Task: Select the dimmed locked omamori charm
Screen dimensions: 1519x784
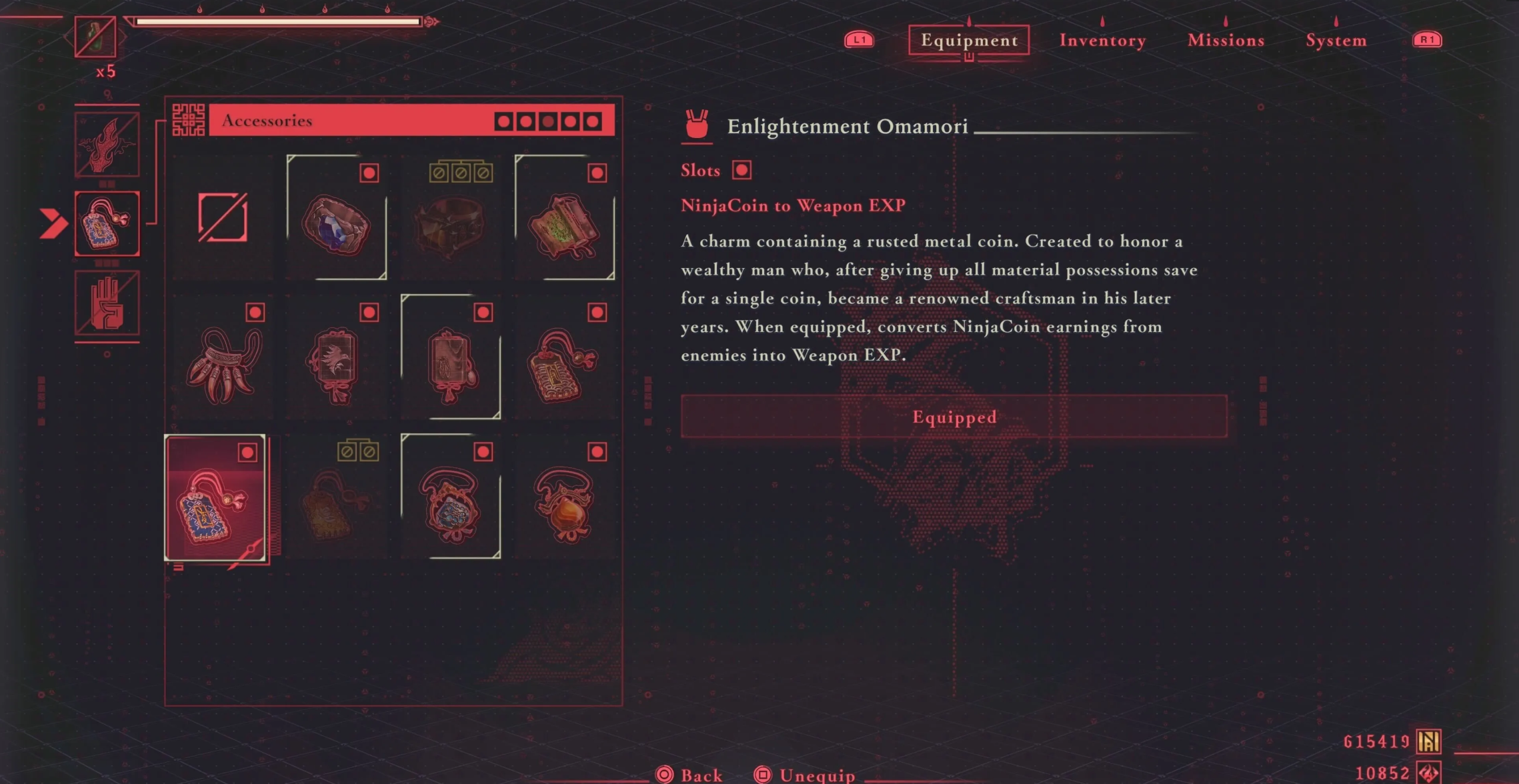Action: click(x=337, y=503)
